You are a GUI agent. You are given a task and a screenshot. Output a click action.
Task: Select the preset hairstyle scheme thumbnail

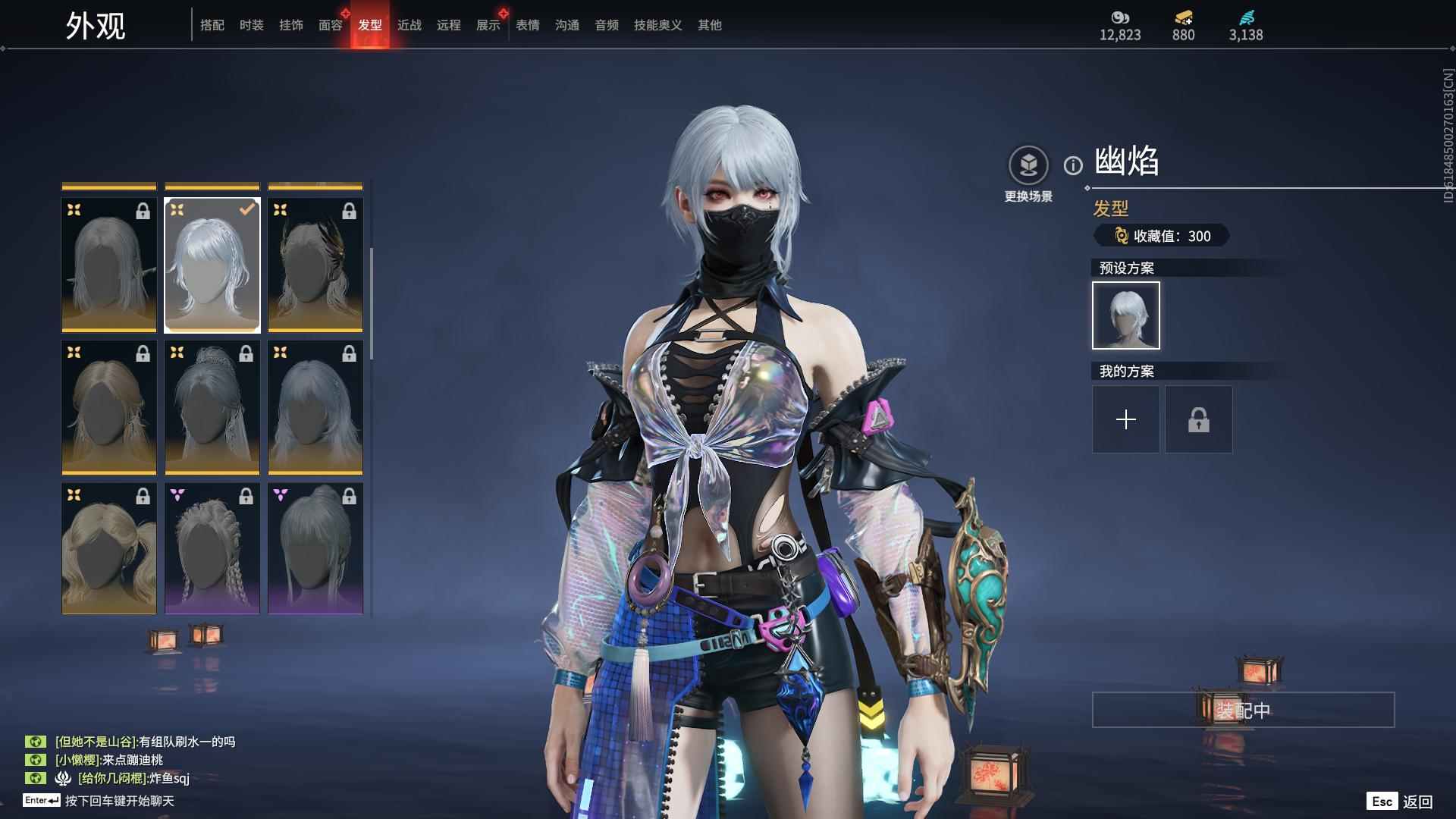tap(1125, 315)
